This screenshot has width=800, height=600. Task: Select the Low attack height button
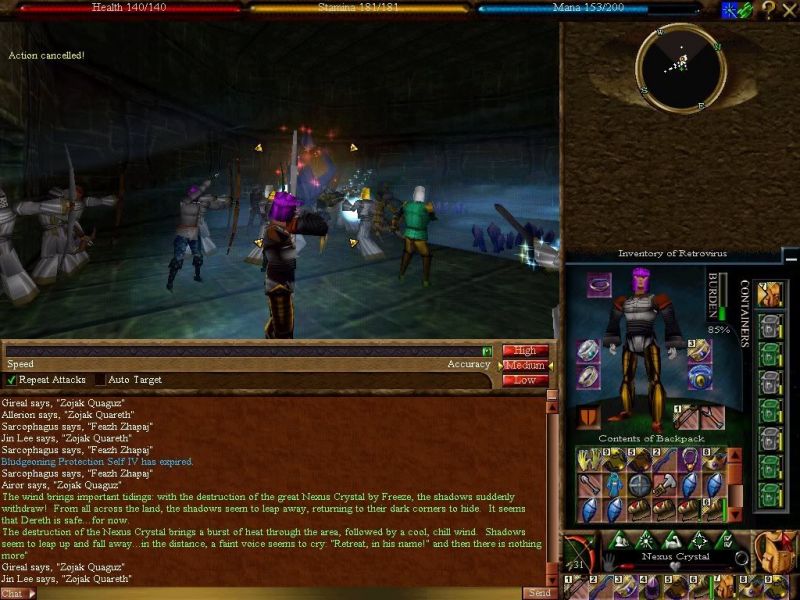point(525,380)
